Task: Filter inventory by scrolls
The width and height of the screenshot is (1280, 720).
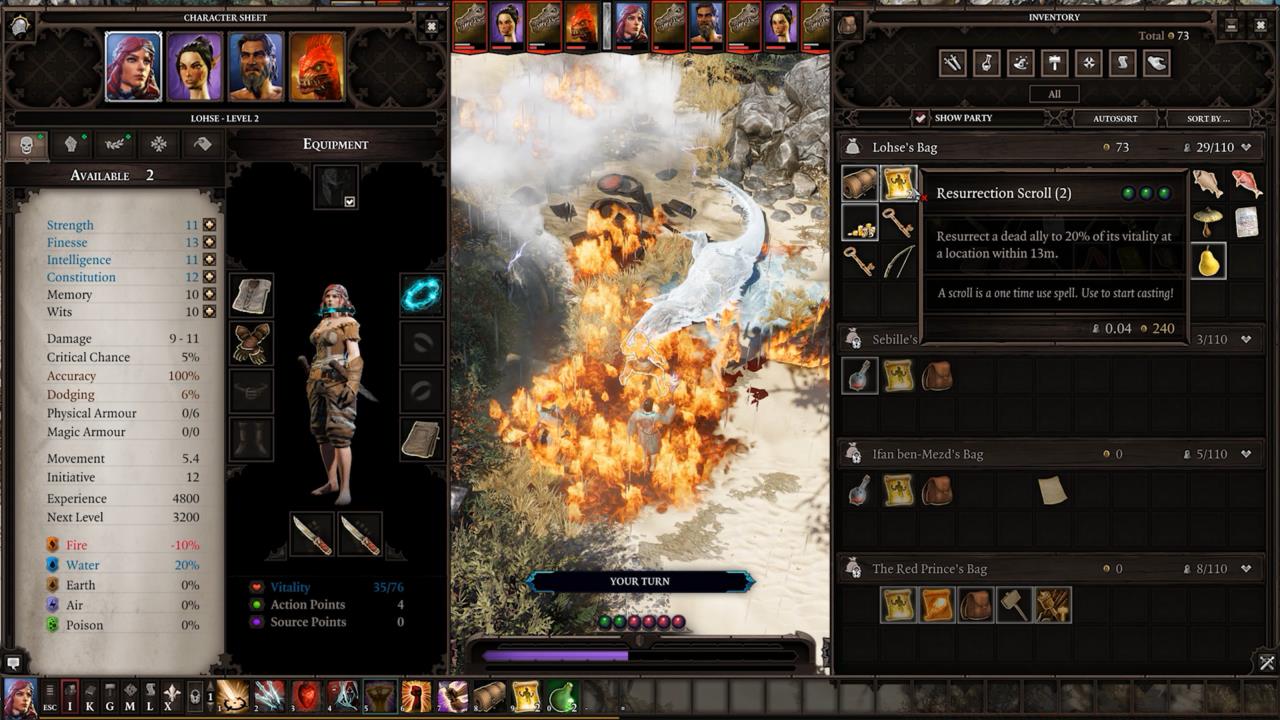Action: pos(1122,62)
